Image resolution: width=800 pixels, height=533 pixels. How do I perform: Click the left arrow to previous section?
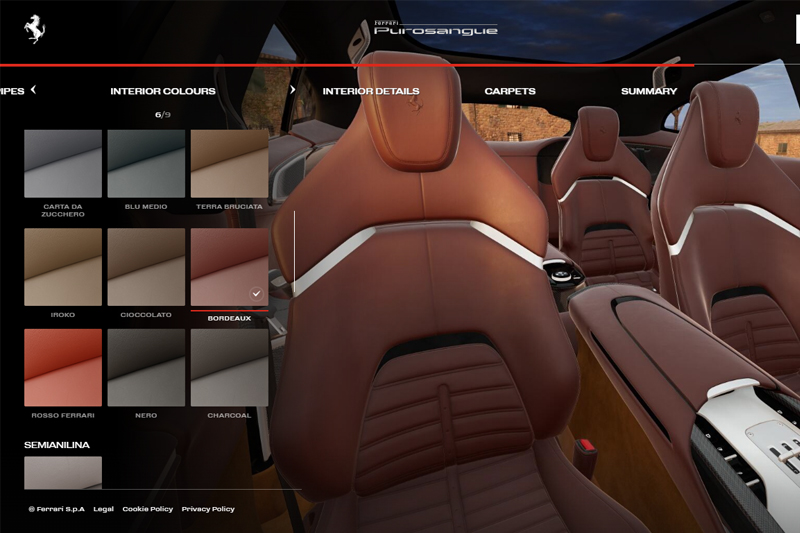click(33, 90)
